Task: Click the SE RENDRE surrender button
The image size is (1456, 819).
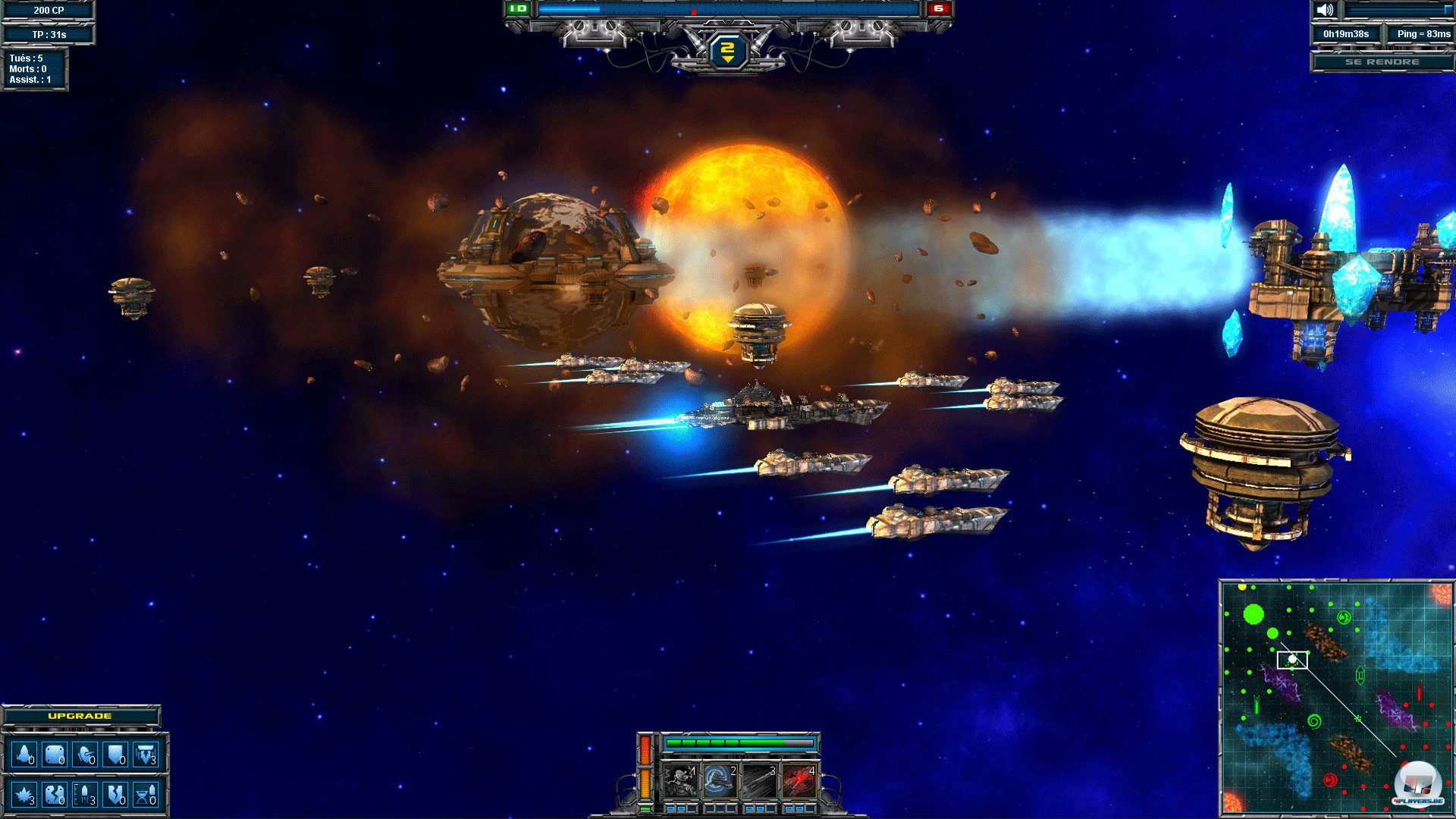Action: click(1382, 61)
